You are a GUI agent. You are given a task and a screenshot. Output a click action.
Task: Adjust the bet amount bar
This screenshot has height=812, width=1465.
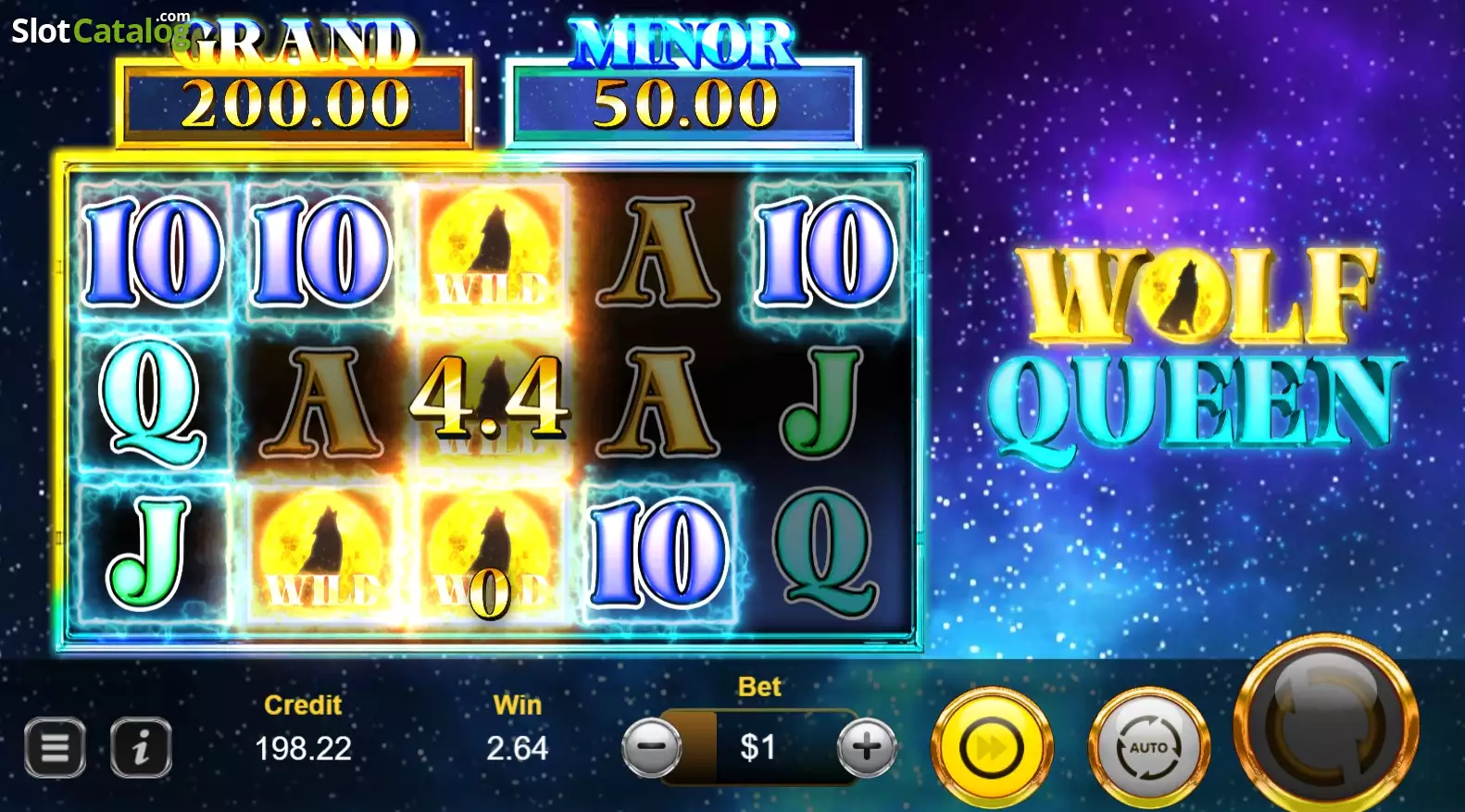[x=759, y=746]
